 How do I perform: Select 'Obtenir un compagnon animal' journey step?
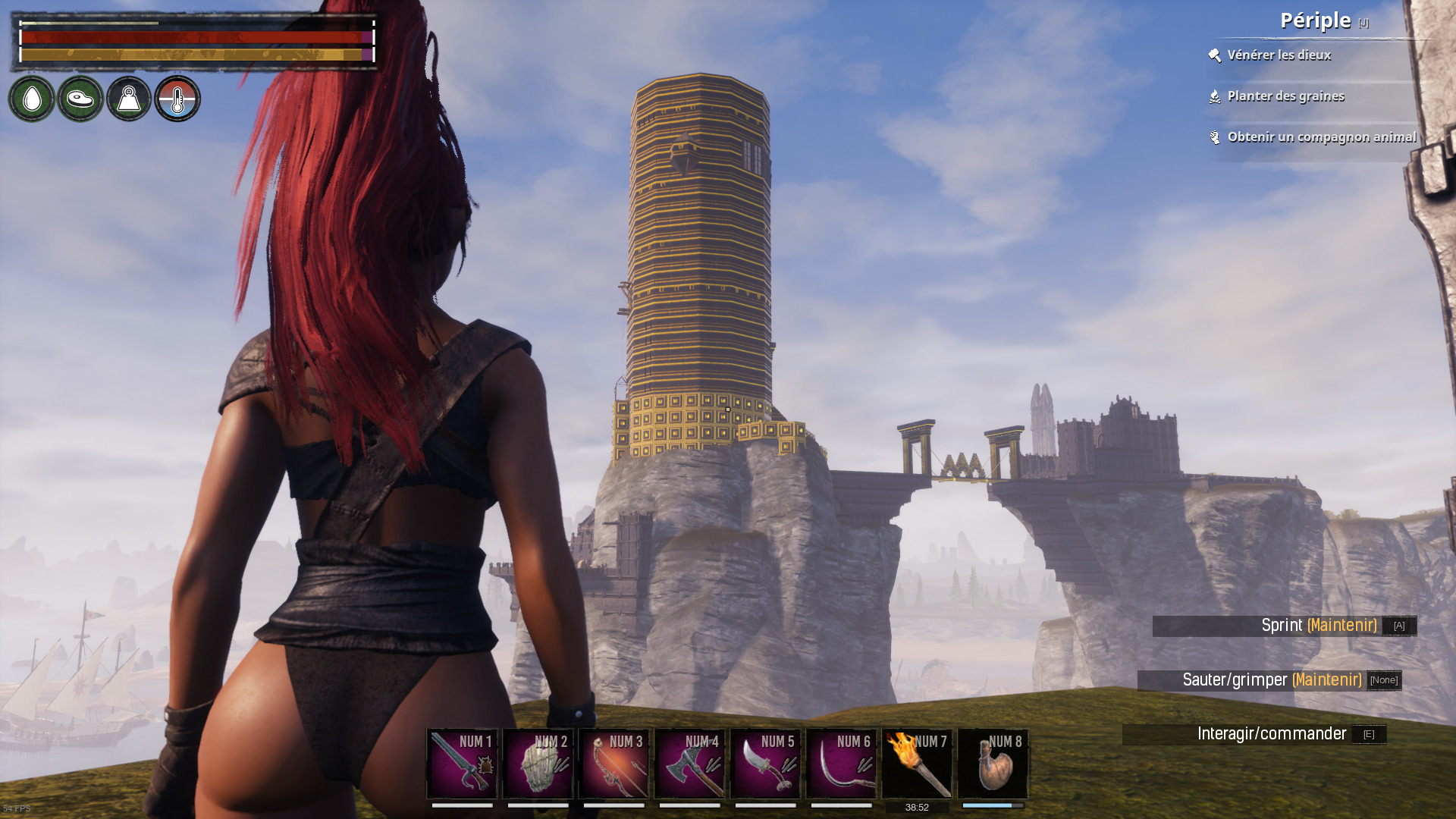click(1321, 137)
